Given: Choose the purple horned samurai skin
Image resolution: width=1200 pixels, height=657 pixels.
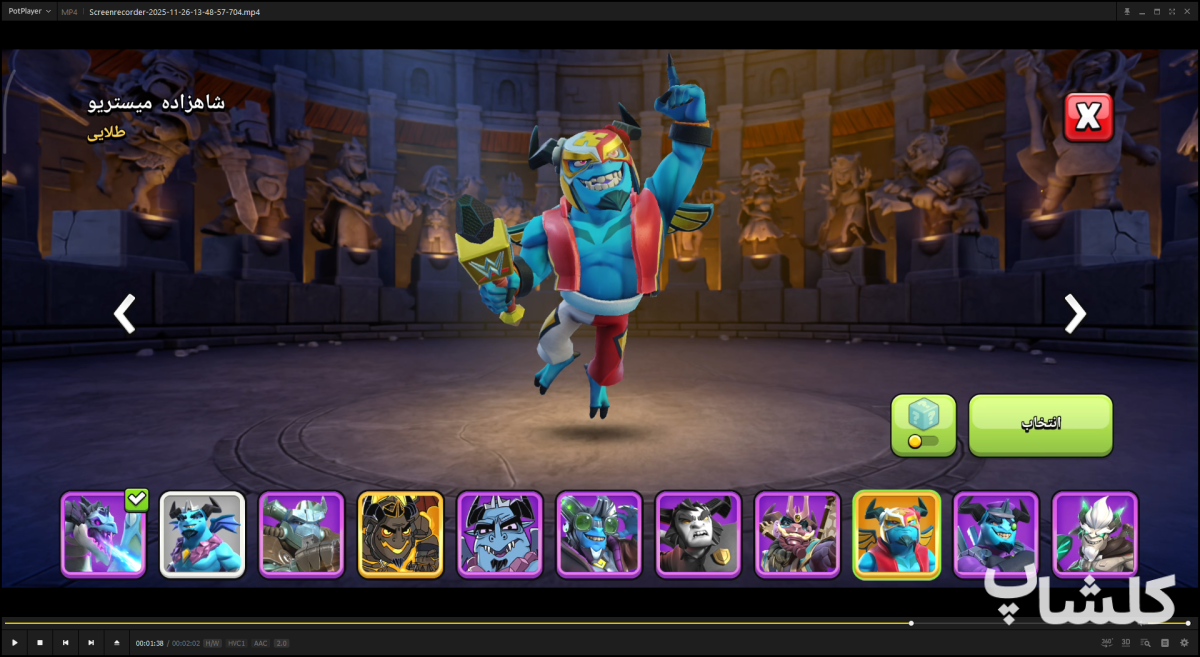Looking at the screenshot, I should click(x=797, y=534).
